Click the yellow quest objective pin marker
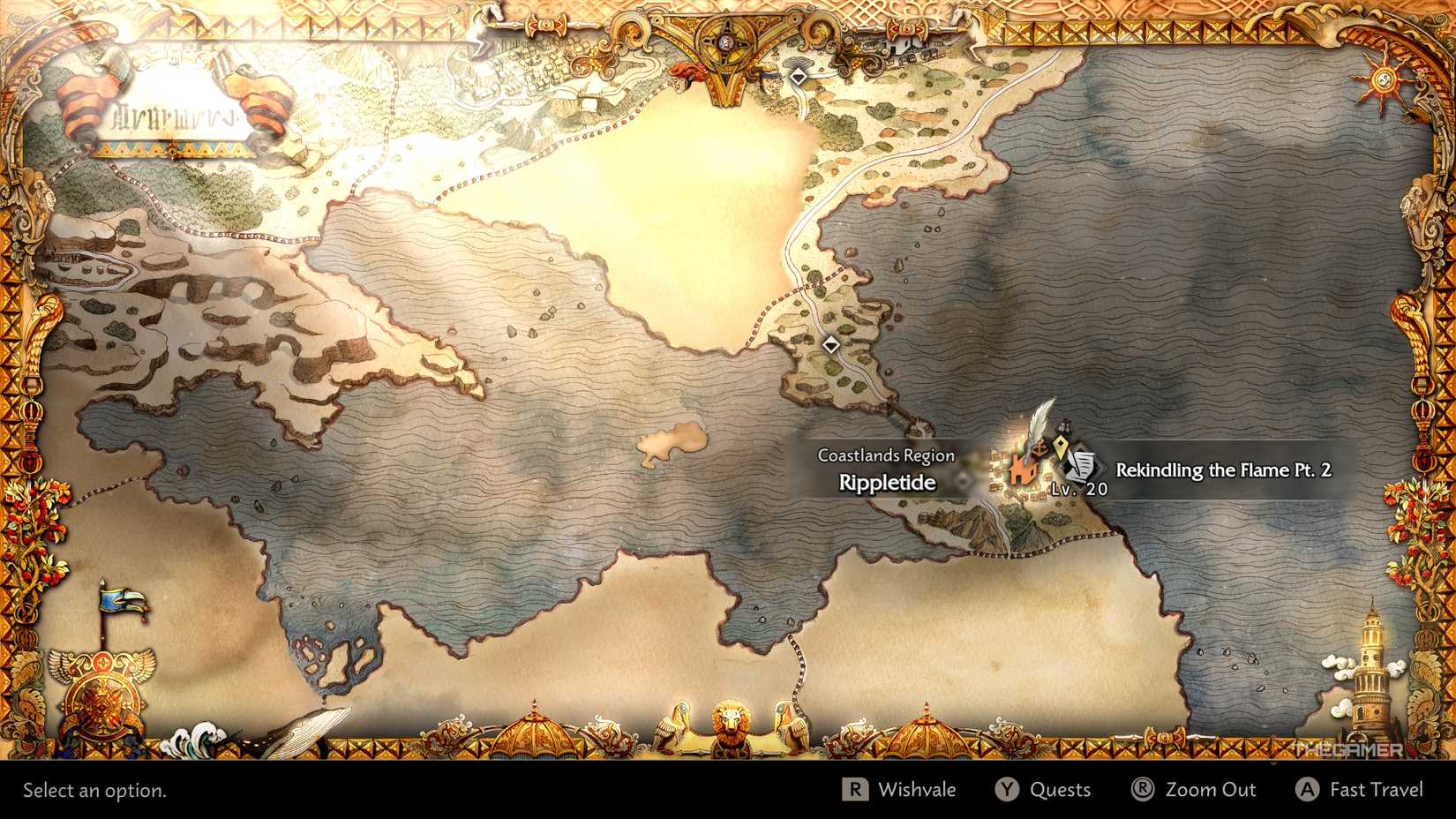Screen dimensions: 1456x819 click(x=1061, y=447)
